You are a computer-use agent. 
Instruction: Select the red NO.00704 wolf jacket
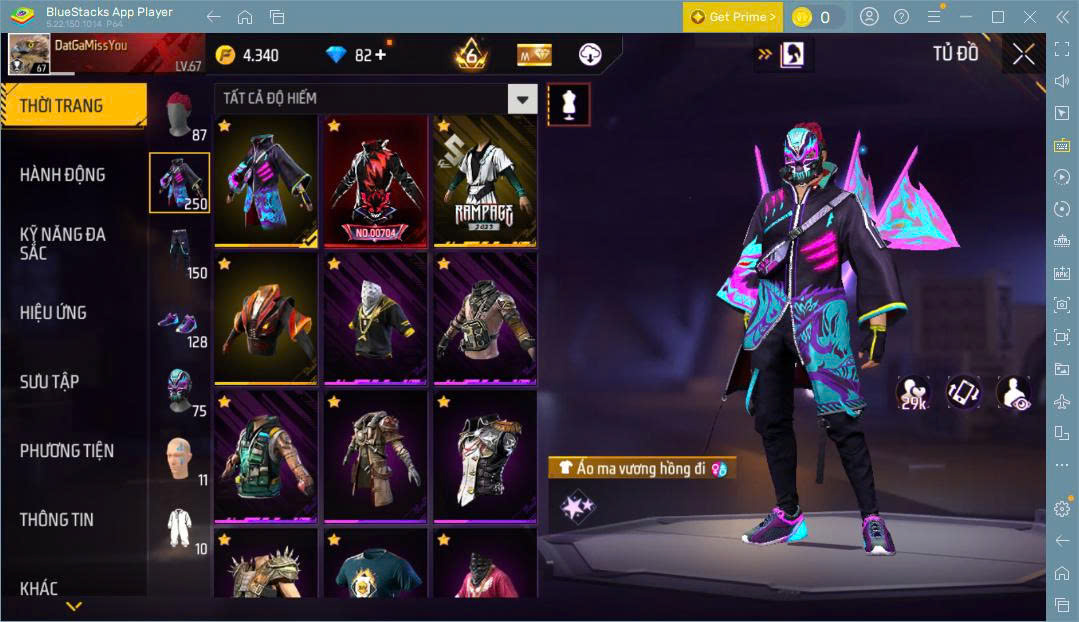[x=375, y=181]
